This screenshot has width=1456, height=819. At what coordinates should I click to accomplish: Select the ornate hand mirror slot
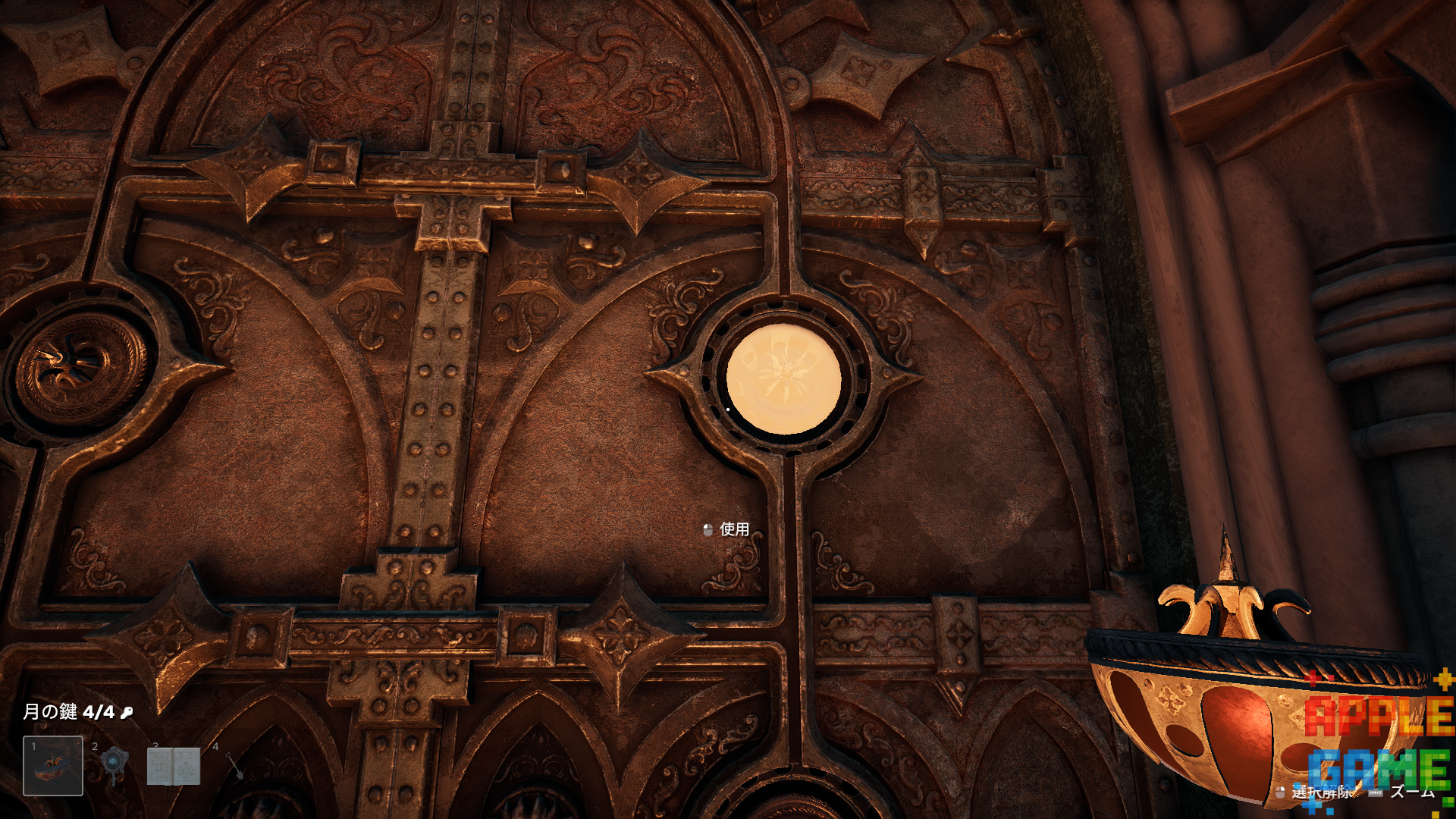[114, 764]
